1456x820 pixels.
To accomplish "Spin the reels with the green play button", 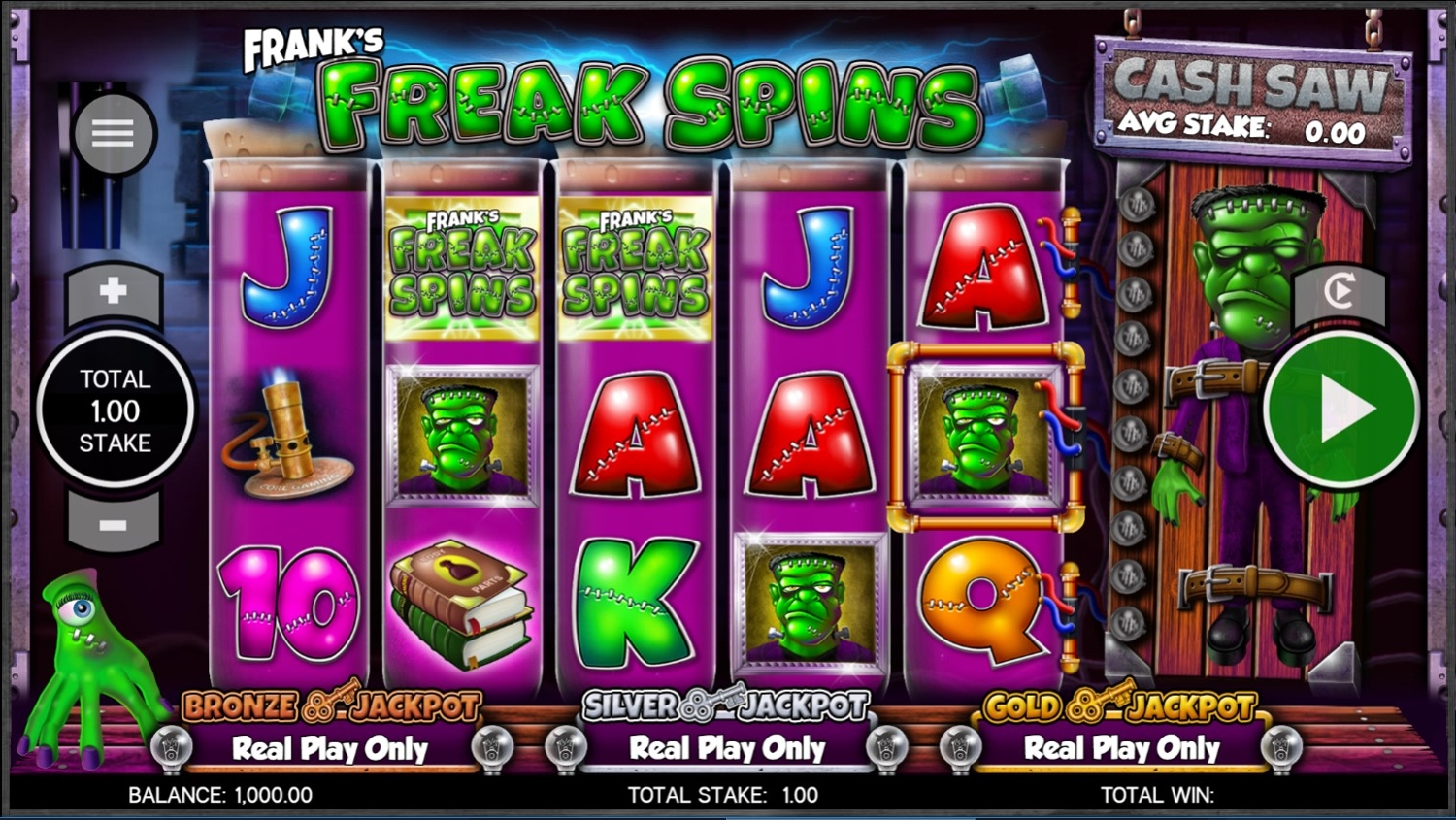I will (1341, 410).
